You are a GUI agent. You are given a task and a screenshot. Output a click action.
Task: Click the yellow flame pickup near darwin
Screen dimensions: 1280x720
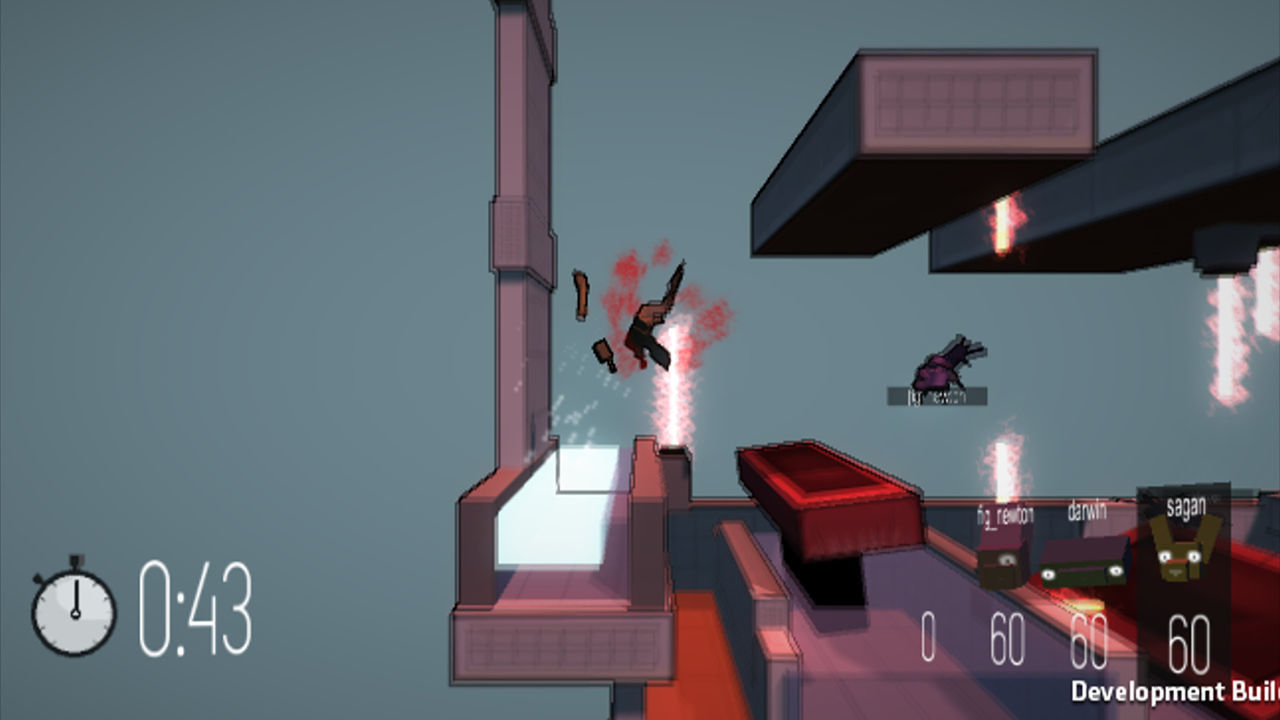point(1083,604)
